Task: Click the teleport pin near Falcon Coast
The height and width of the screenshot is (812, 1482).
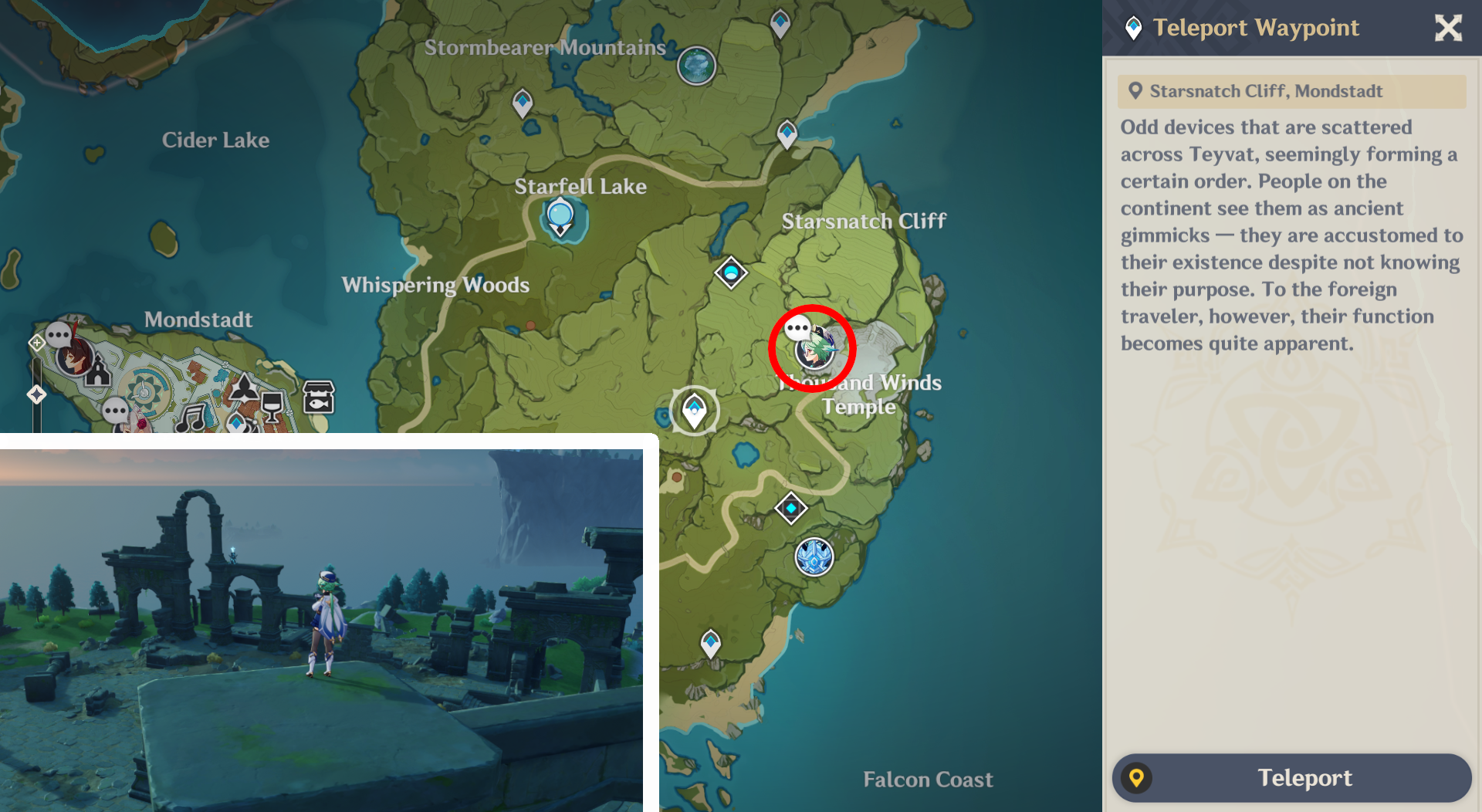Action: pos(709,641)
